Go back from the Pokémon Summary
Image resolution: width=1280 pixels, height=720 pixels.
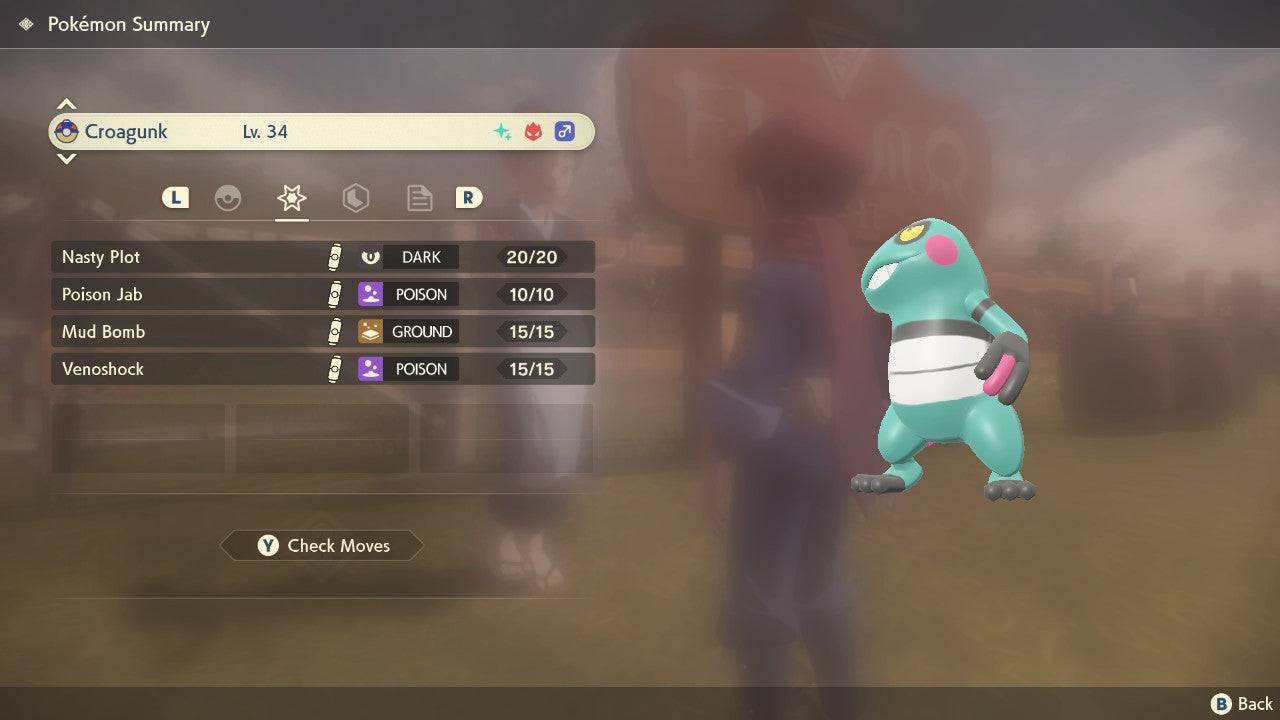click(1244, 704)
